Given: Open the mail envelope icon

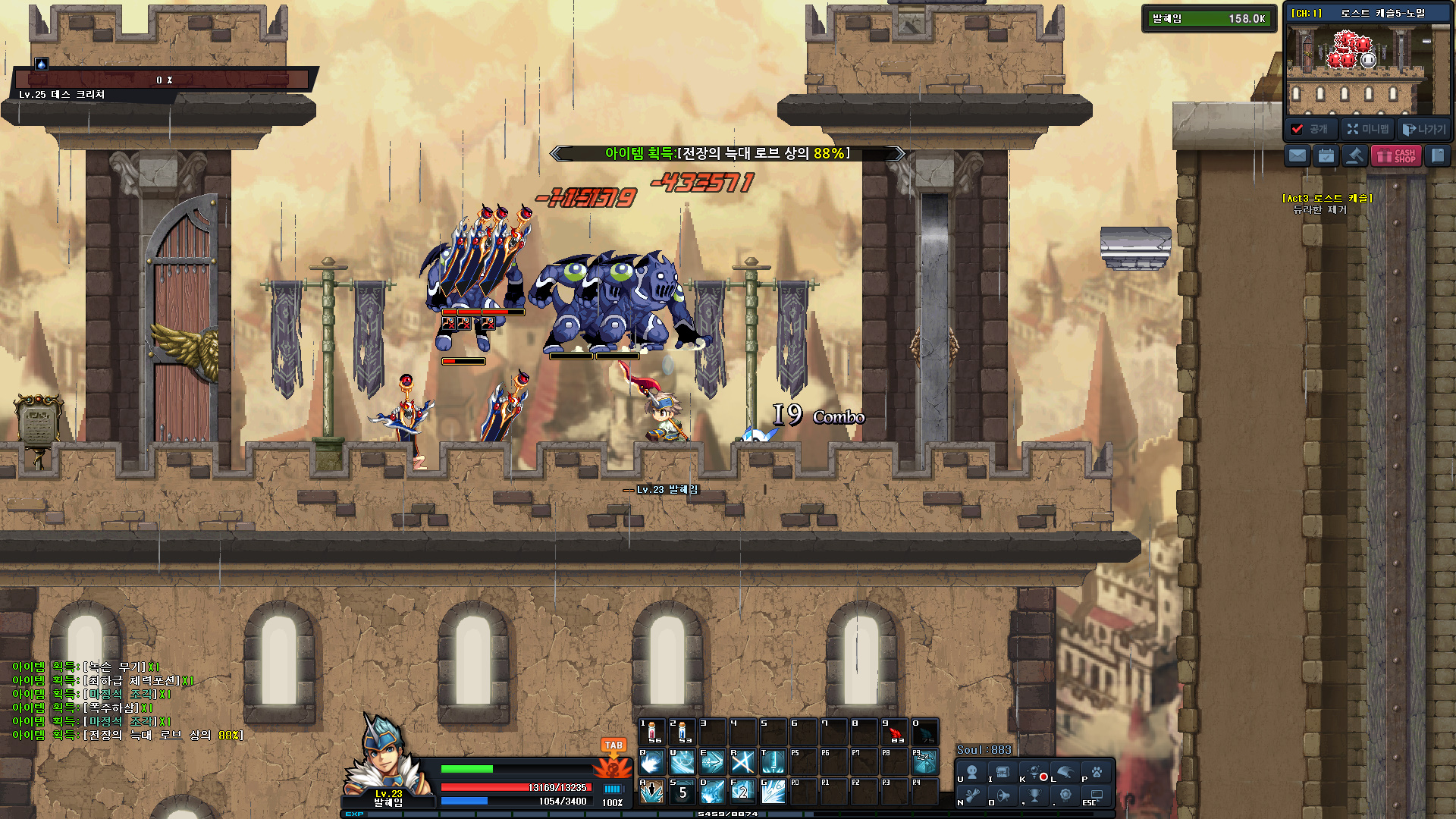Looking at the screenshot, I should tap(1298, 156).
